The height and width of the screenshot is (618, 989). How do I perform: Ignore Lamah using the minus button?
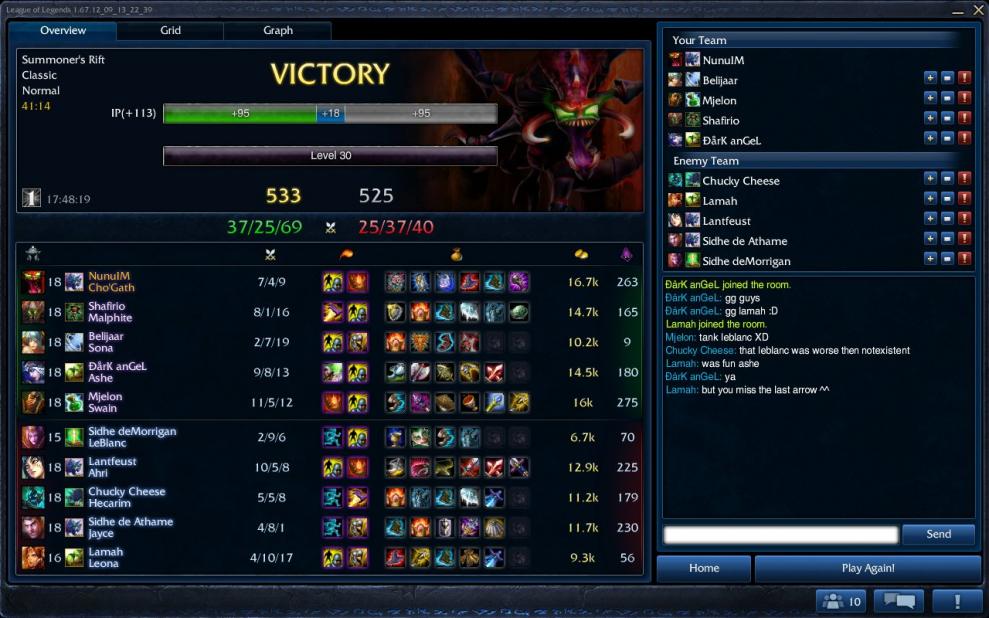click(947, 200)
